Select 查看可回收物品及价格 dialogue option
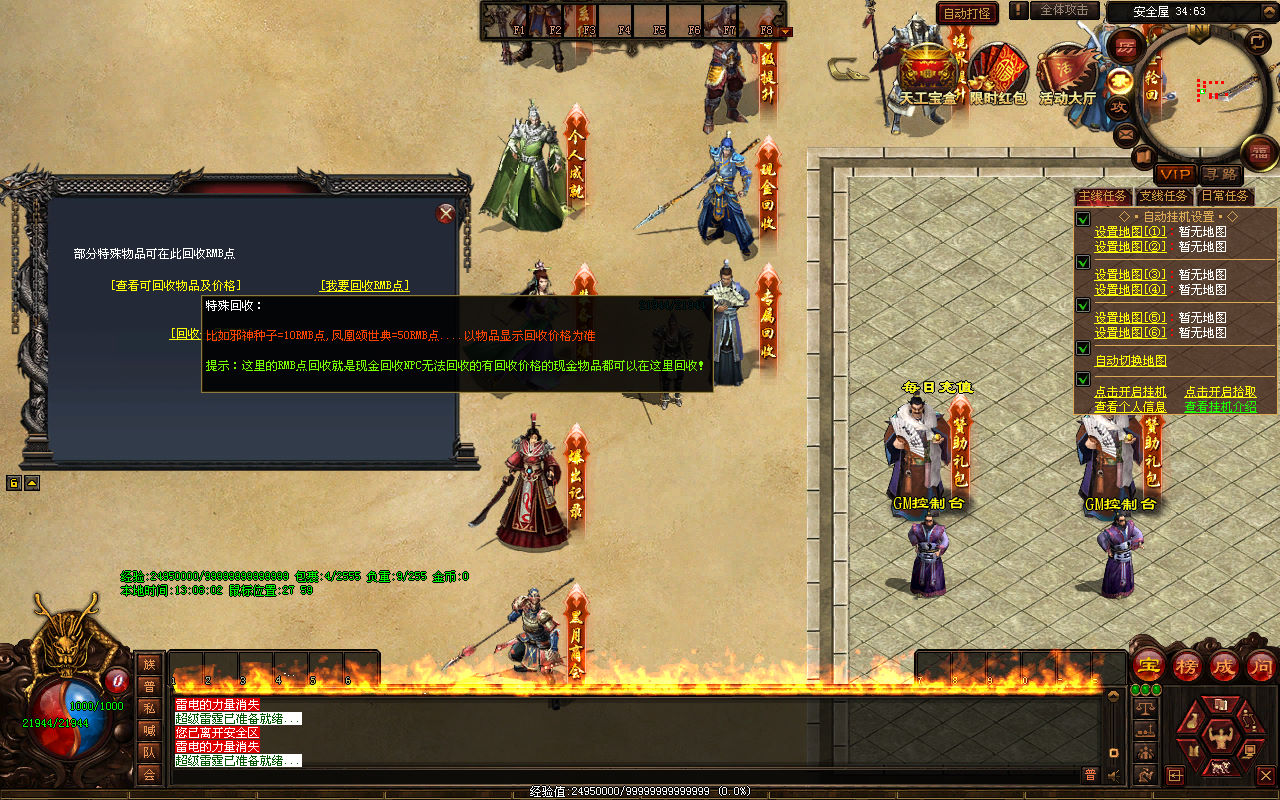Screen dimensions: 1280x800 click(x=176, y=285)
